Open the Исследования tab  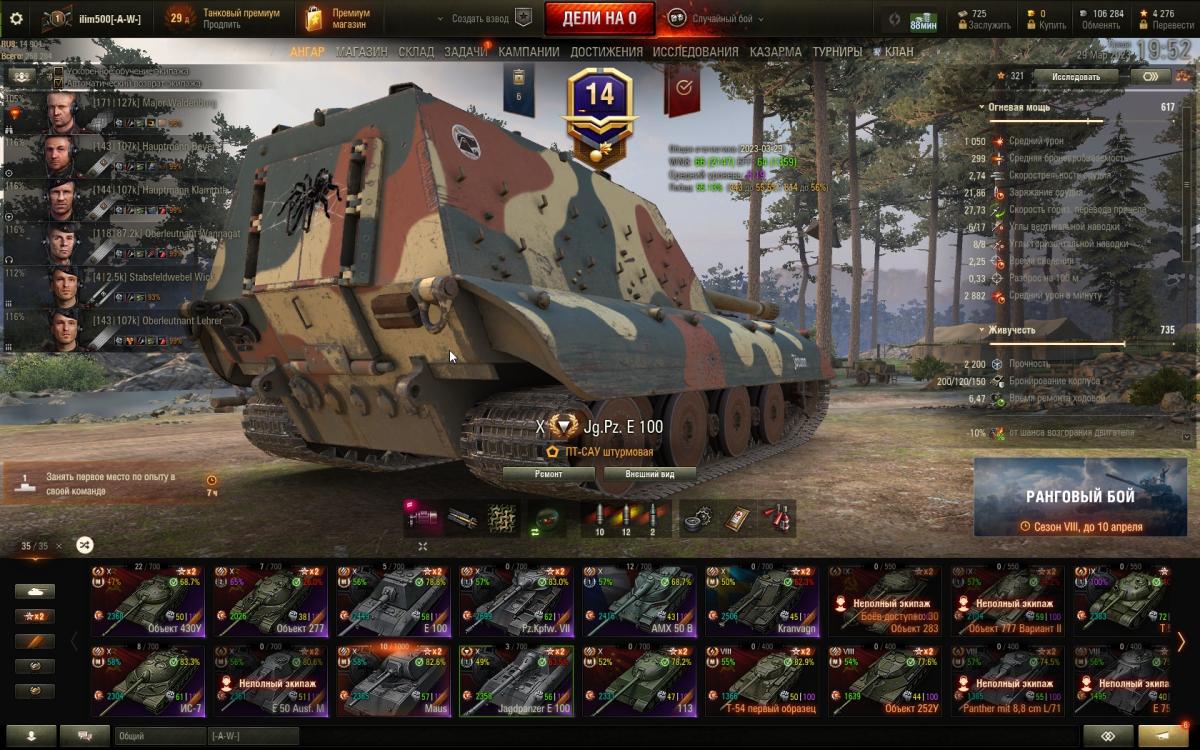pyautogui.click(x=695, y=52)
